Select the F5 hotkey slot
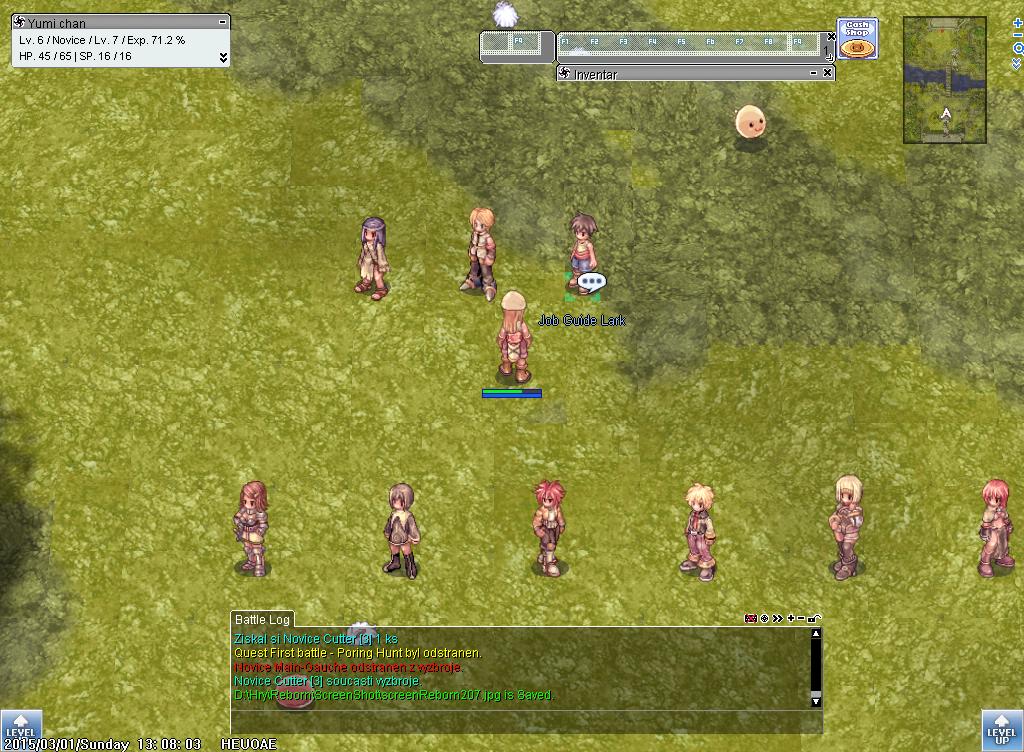1024x752 pixels. click(x=683, y=44)
